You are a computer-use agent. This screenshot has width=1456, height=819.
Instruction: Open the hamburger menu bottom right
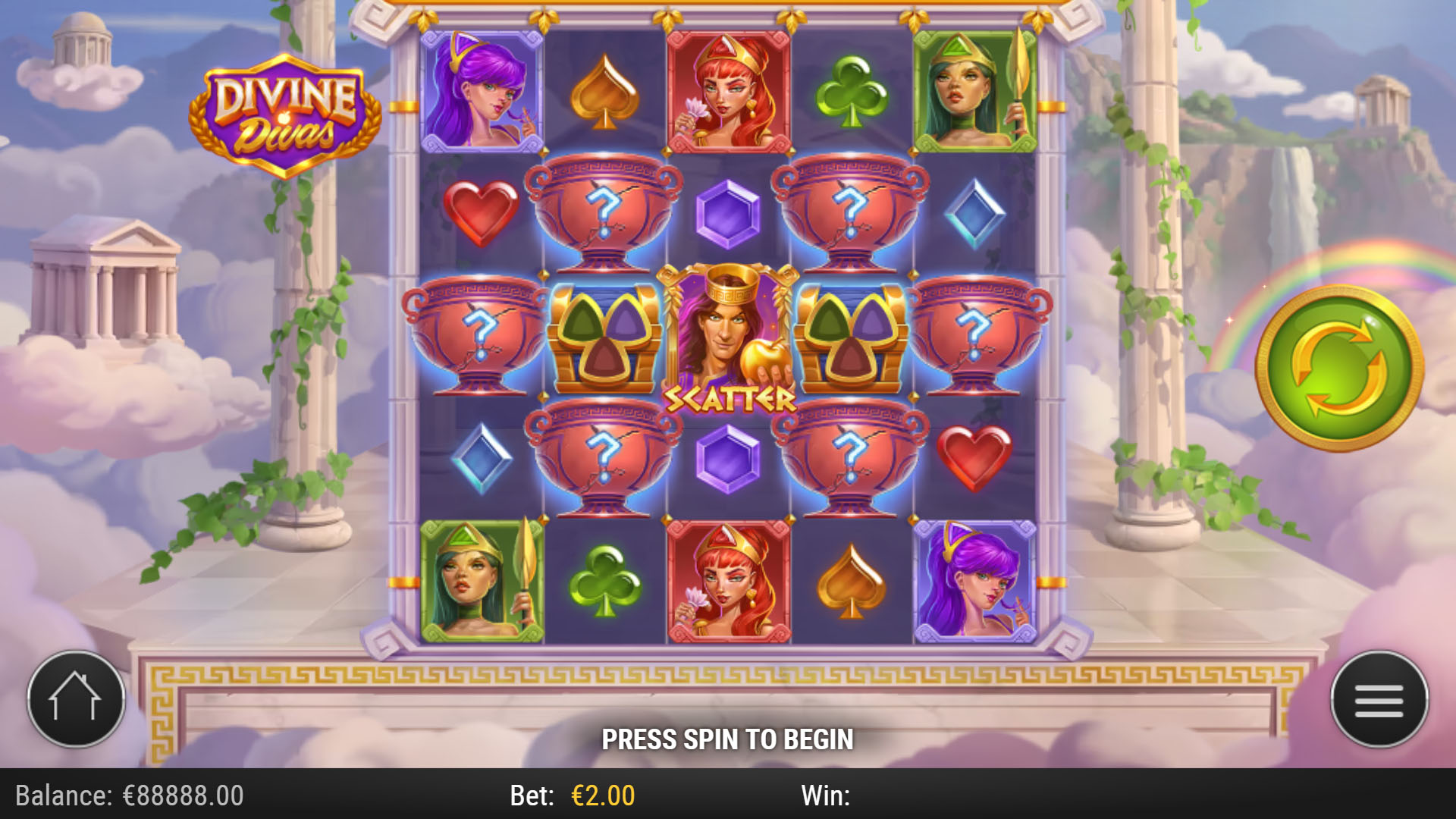coord(1379,699)
